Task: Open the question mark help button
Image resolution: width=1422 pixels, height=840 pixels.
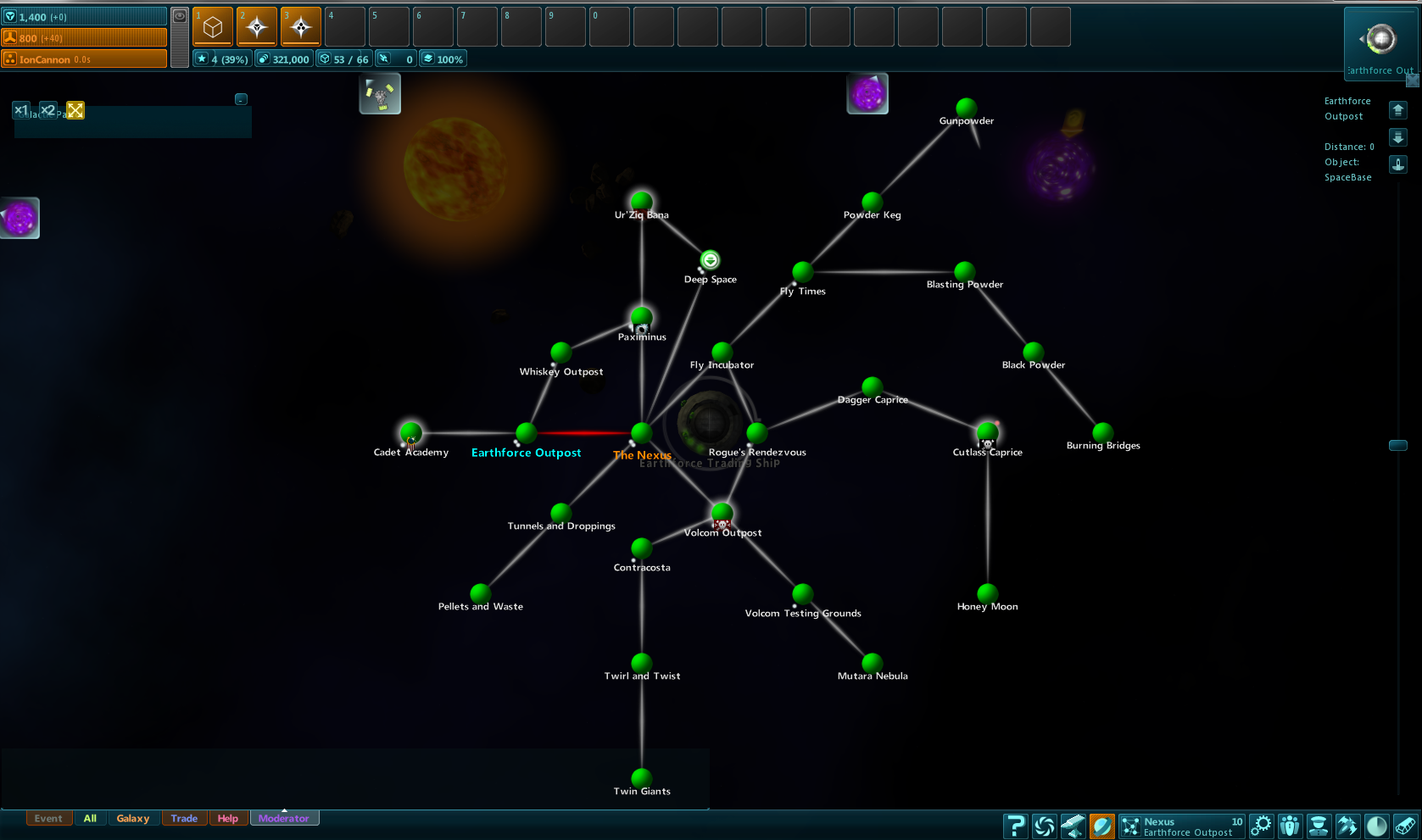Action: (1015, 826)
